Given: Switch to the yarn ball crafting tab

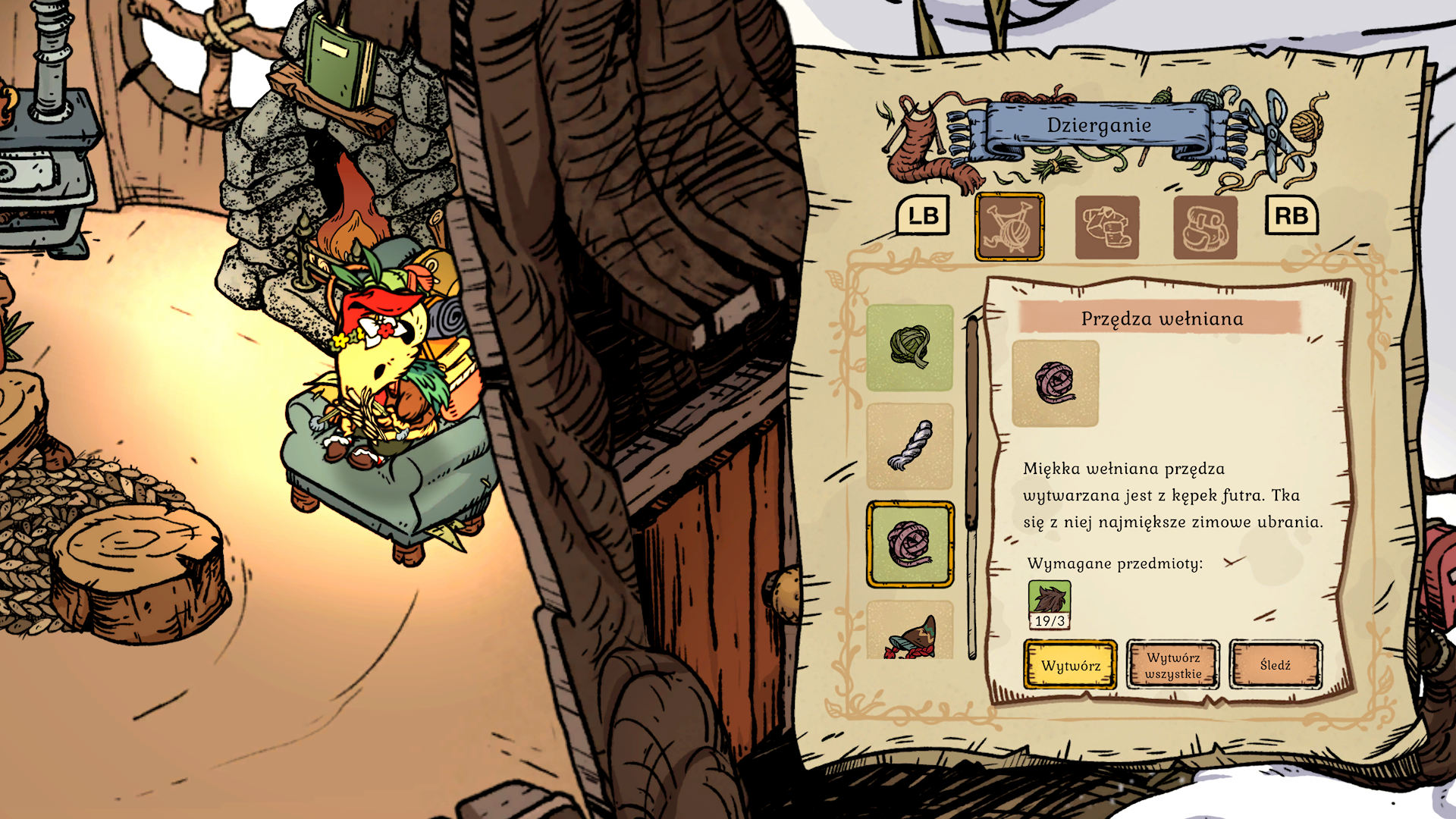Looking at the screenshot, I should pos(1009,227).
